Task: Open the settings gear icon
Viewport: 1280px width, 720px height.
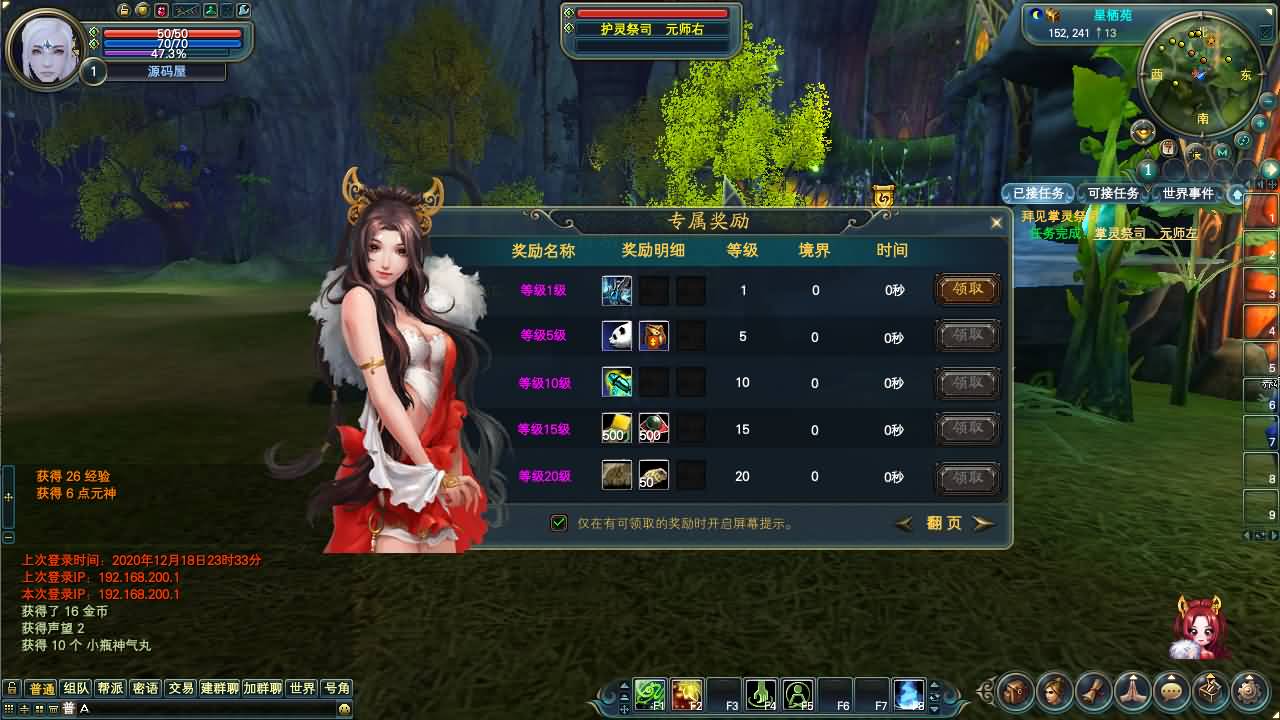Action: 1248,691
